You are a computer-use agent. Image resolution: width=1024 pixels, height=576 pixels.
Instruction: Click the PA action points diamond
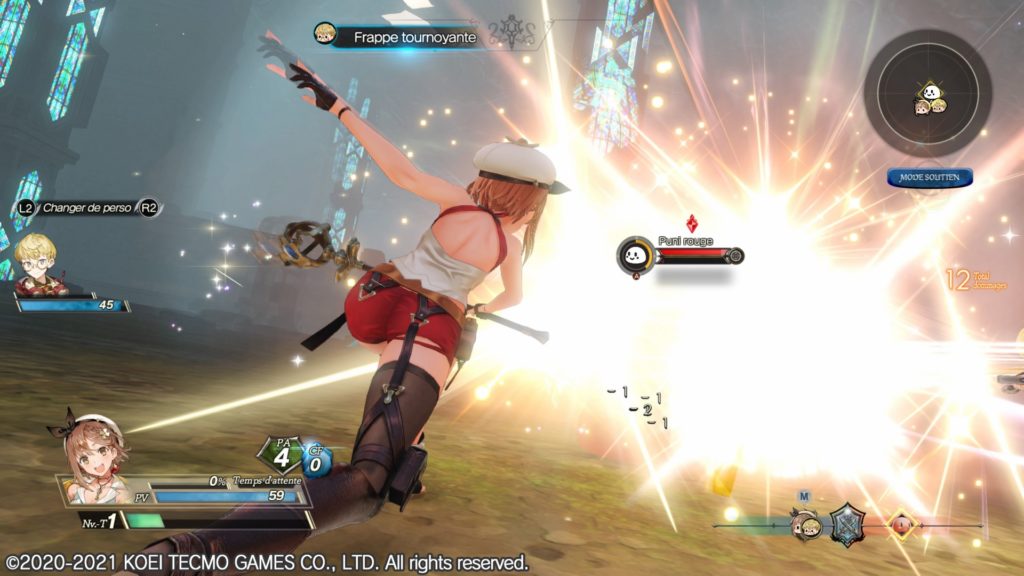[282, 456]
